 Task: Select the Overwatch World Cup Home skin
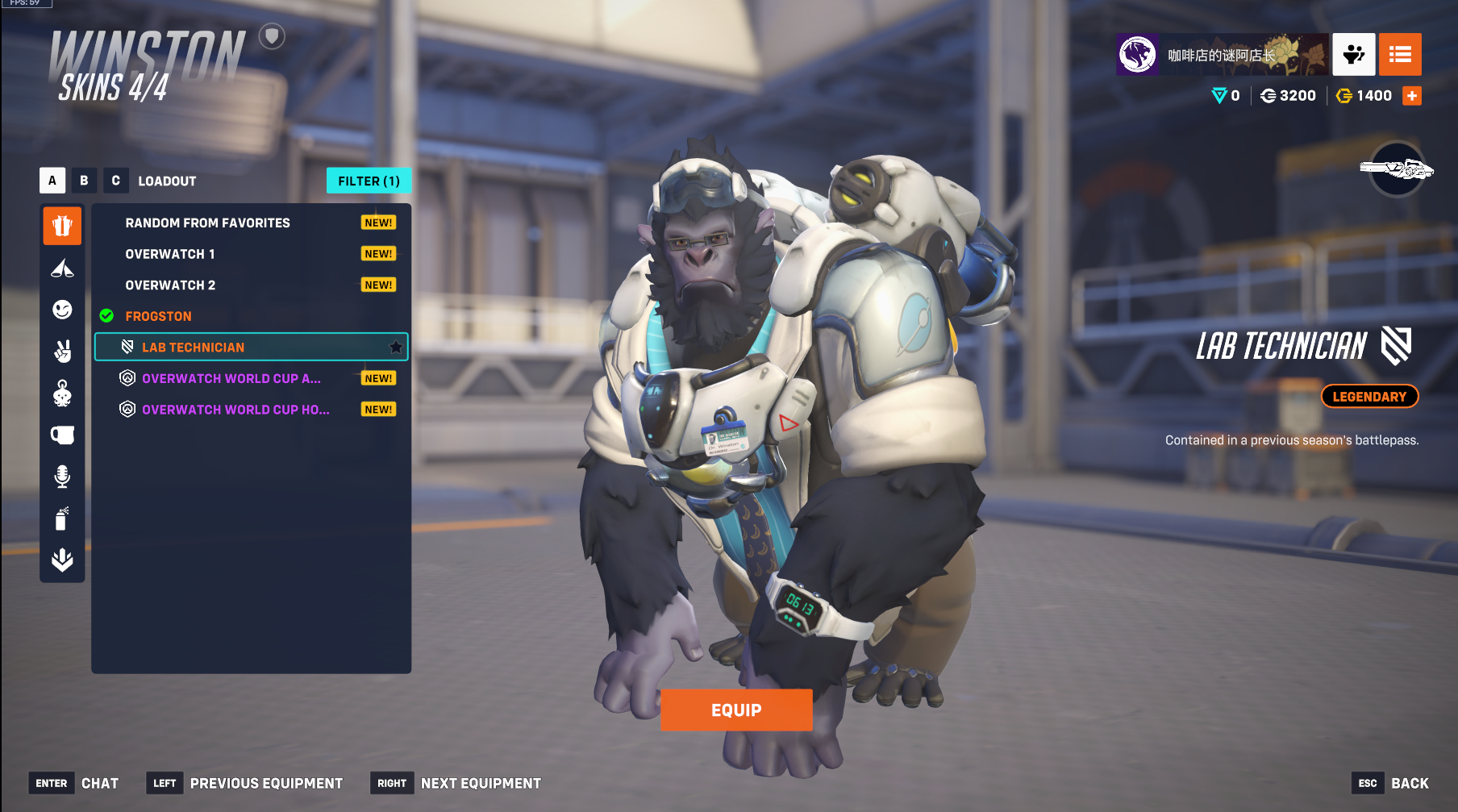coord(235,410)
